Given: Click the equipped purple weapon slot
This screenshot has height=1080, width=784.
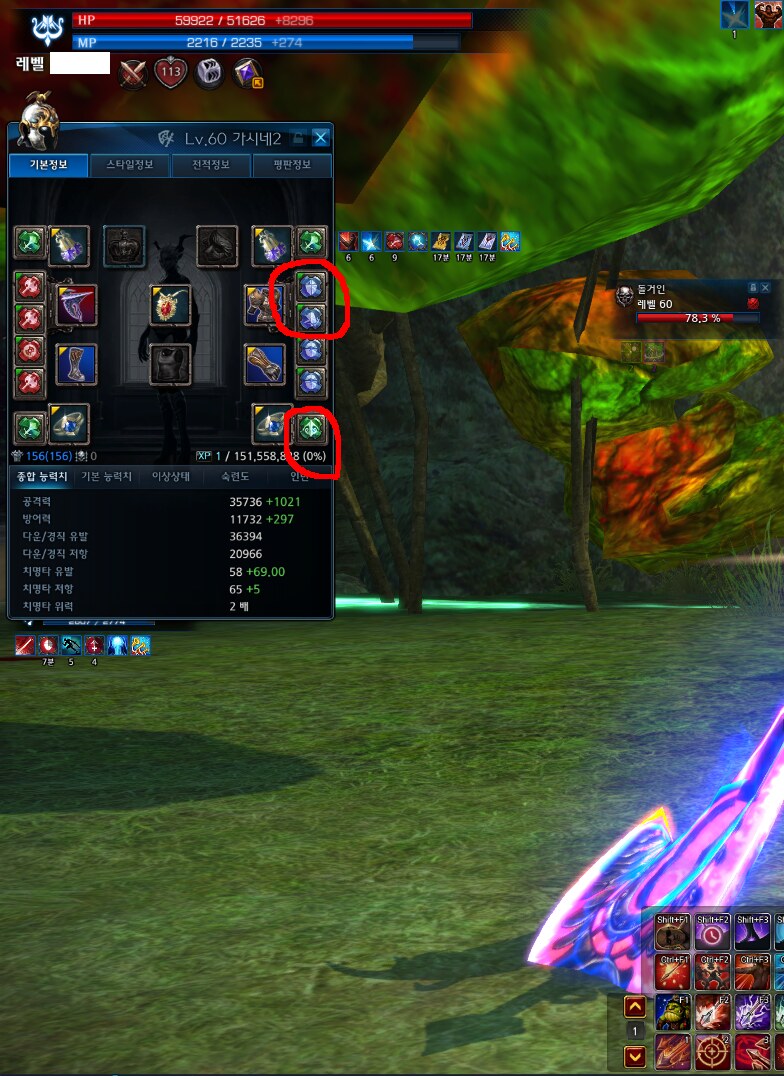Looking at the screenshot, I should click(76, 305).
